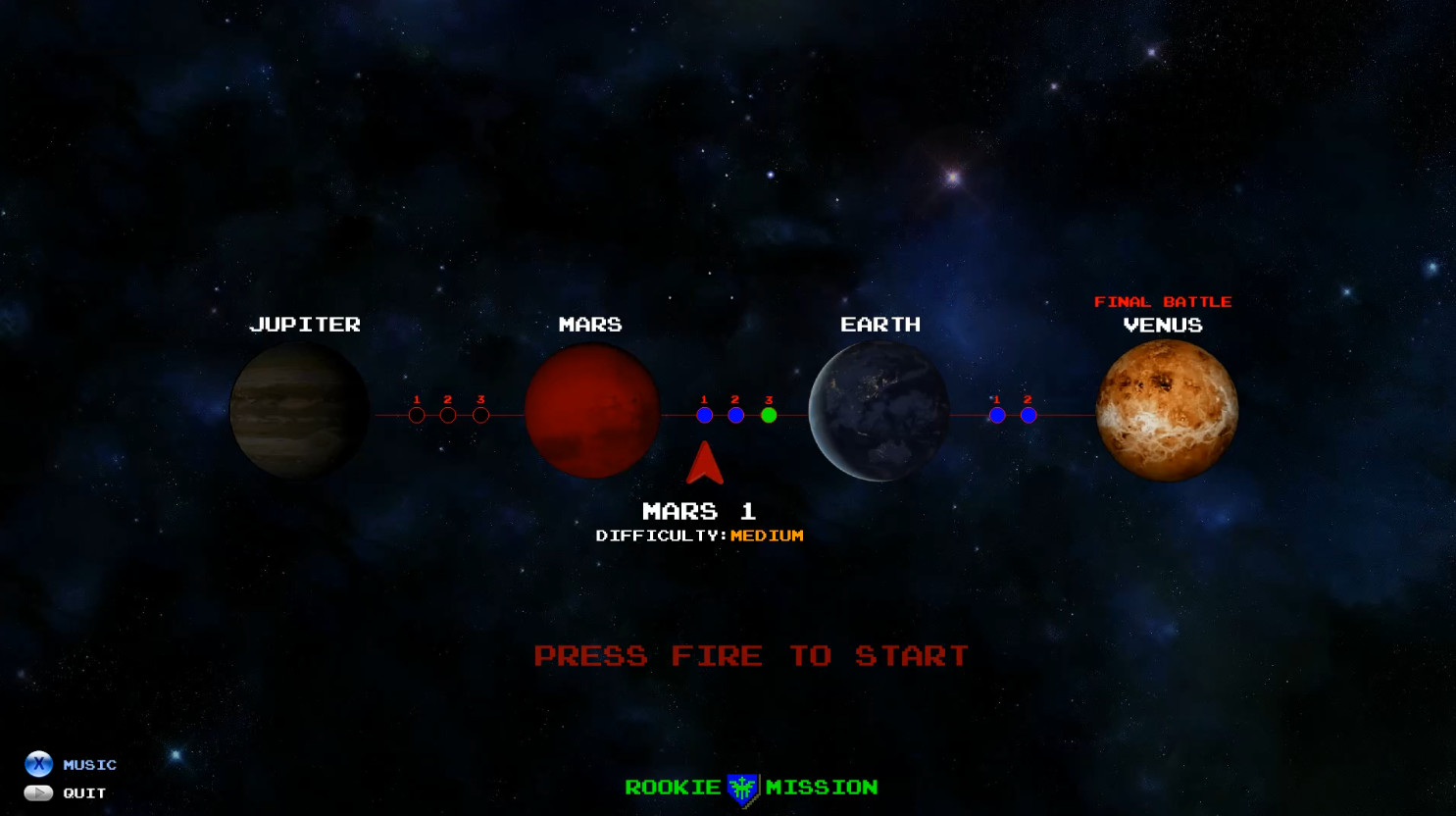Click the shield emblem beside Rookie Mission
This screenshot has height=816, width=1456.
click(742, 786)
